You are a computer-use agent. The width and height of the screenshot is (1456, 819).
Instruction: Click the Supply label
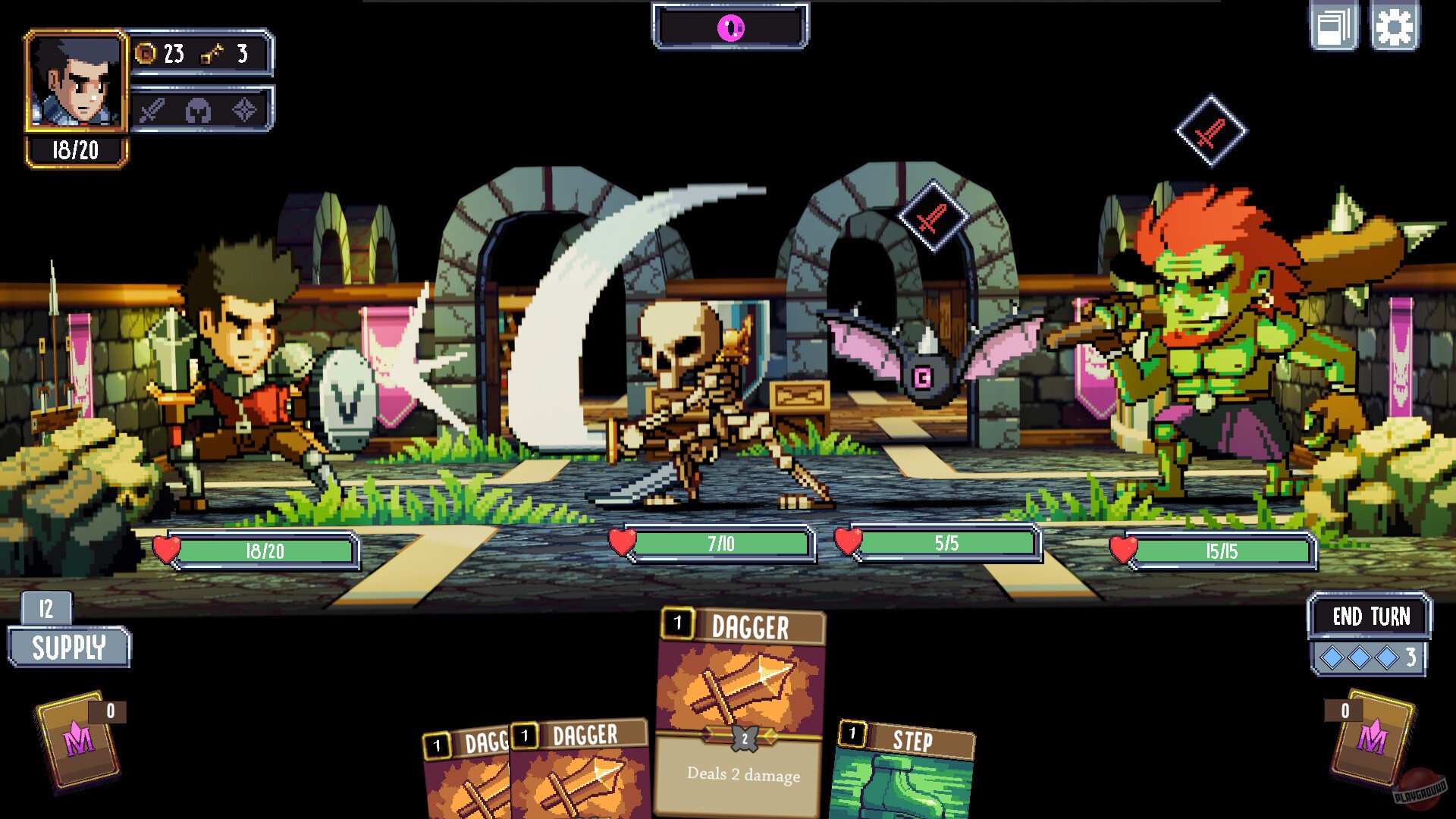click(68, 648)
